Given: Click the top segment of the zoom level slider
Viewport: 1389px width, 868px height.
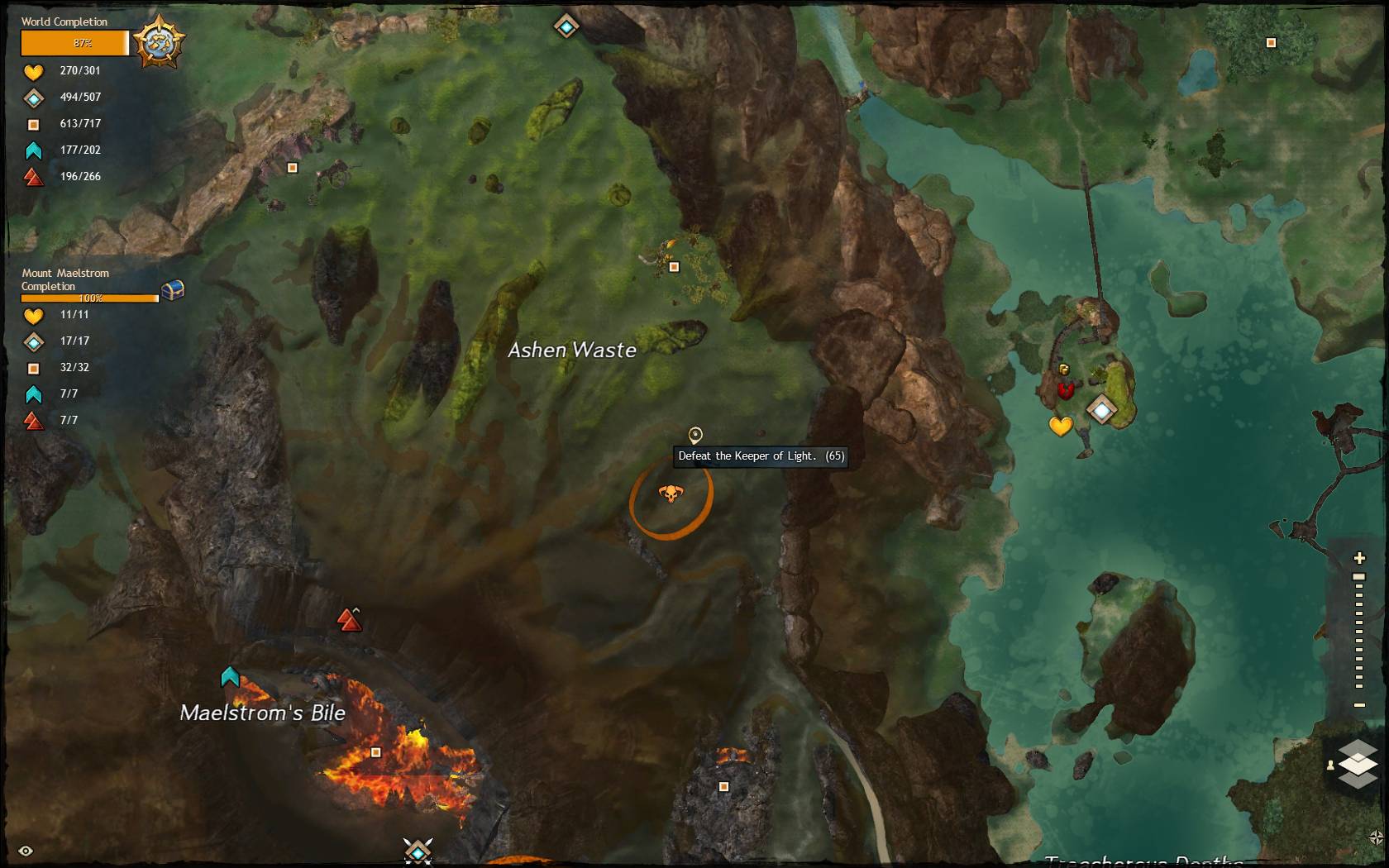Looking at the screenshot, I should click(x=1359, y=576).
